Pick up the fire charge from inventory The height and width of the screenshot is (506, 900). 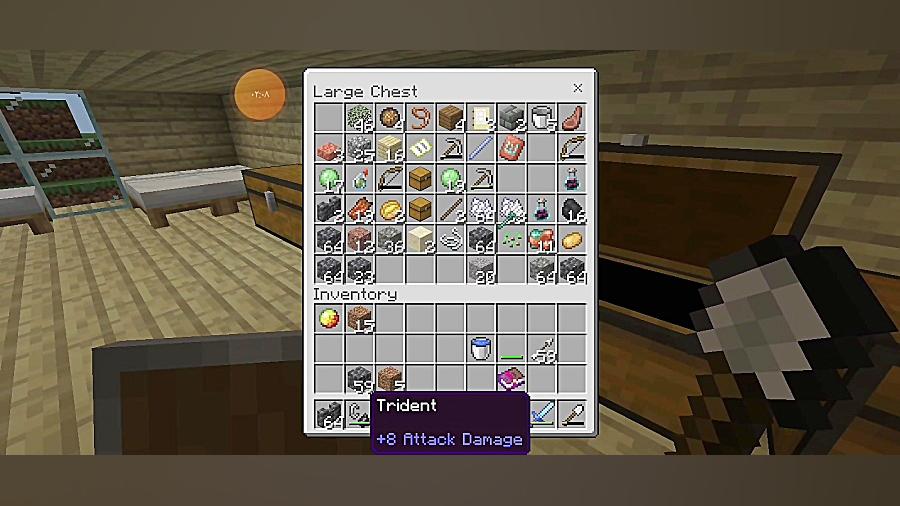(328, 319)
